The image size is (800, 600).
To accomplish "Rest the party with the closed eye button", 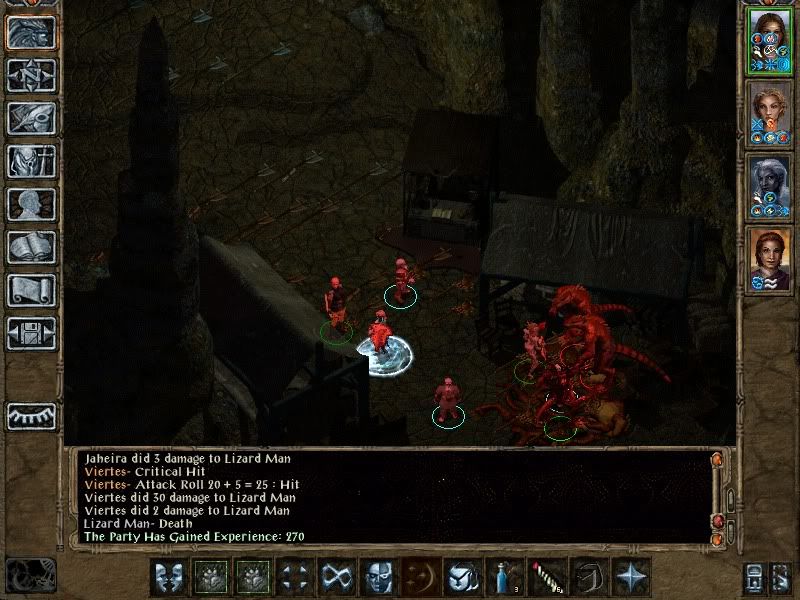I will click(x=31, y=415).
